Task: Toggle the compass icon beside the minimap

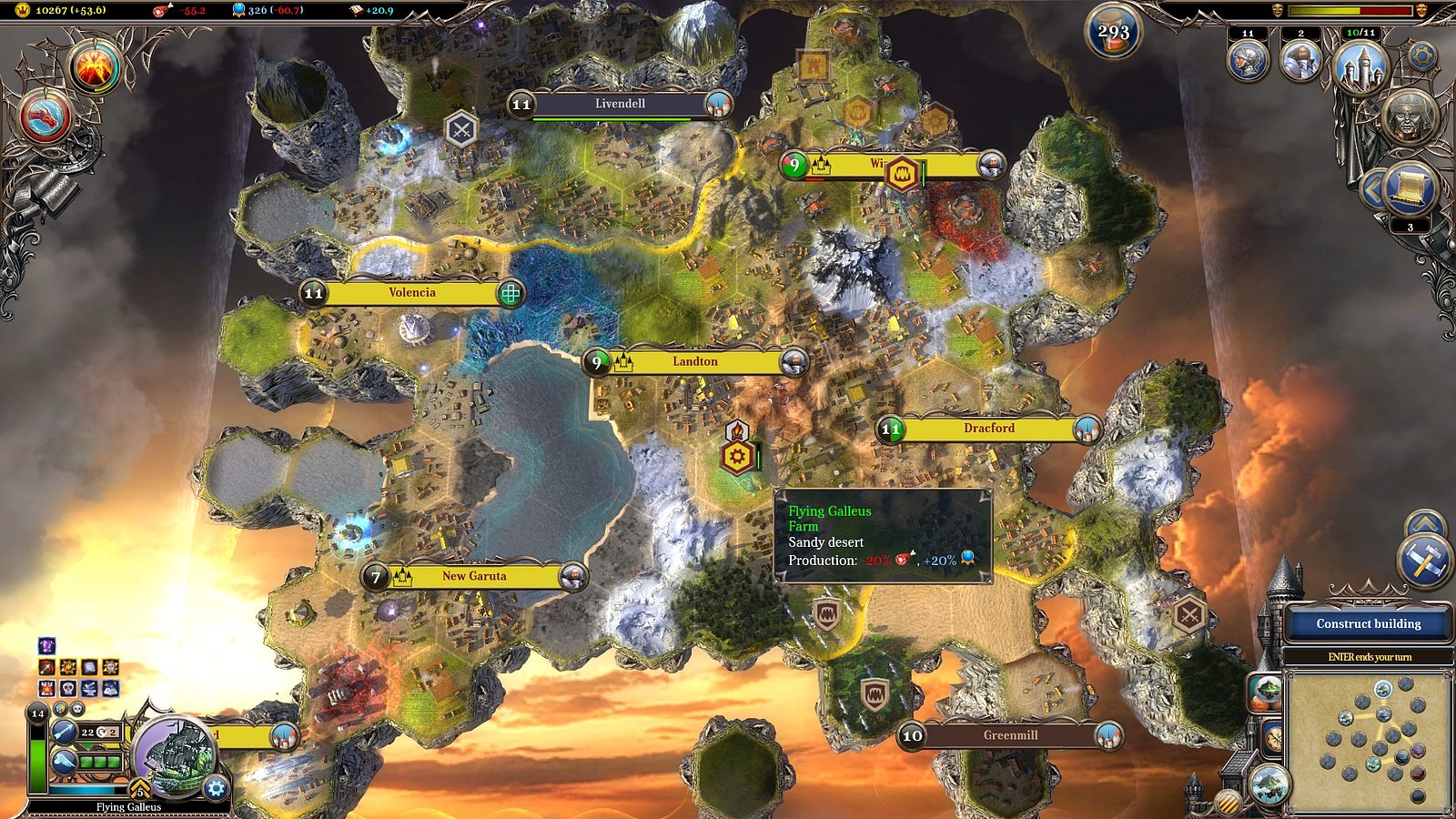Action: point(1274,736)
